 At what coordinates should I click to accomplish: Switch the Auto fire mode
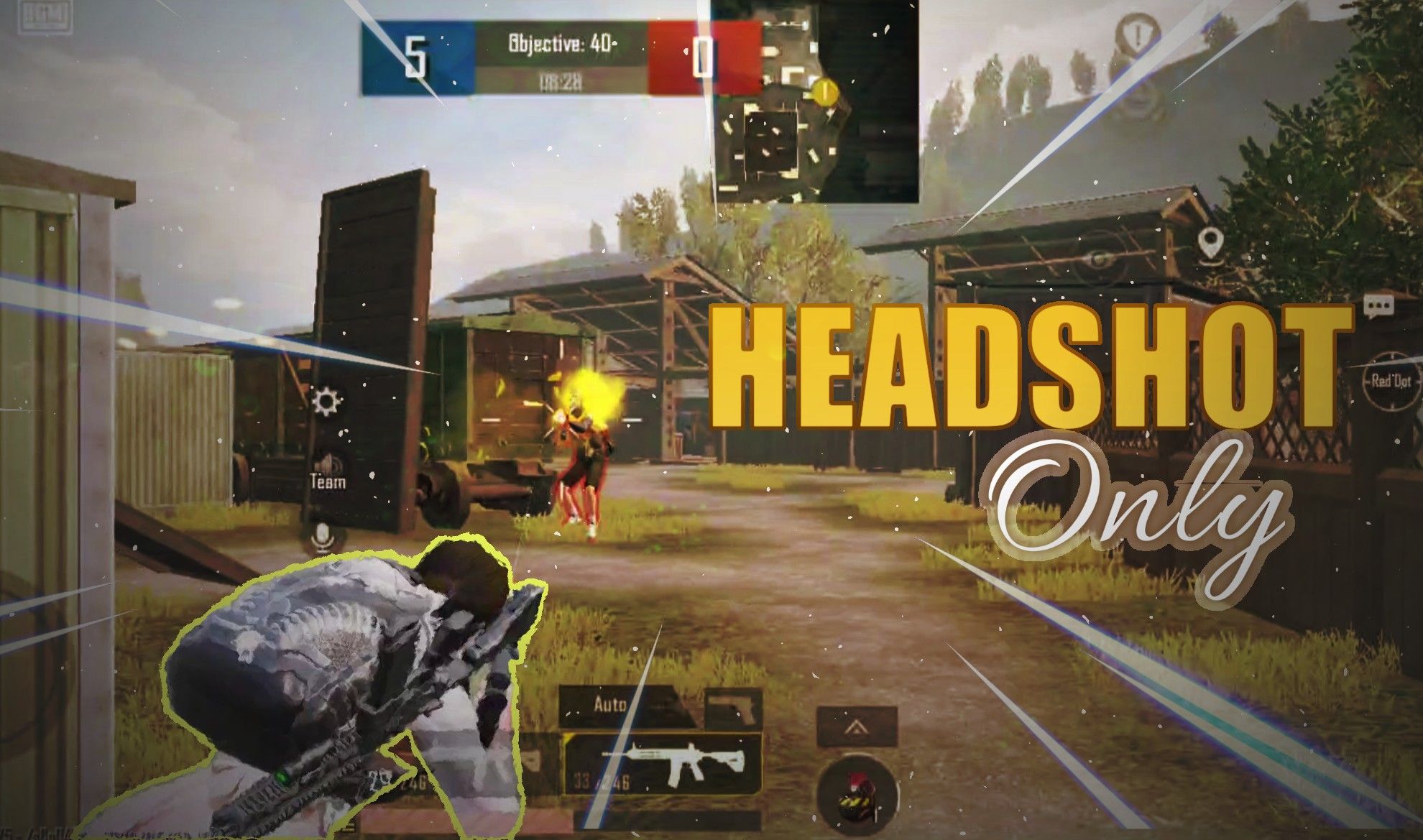[x=611, y=705]
